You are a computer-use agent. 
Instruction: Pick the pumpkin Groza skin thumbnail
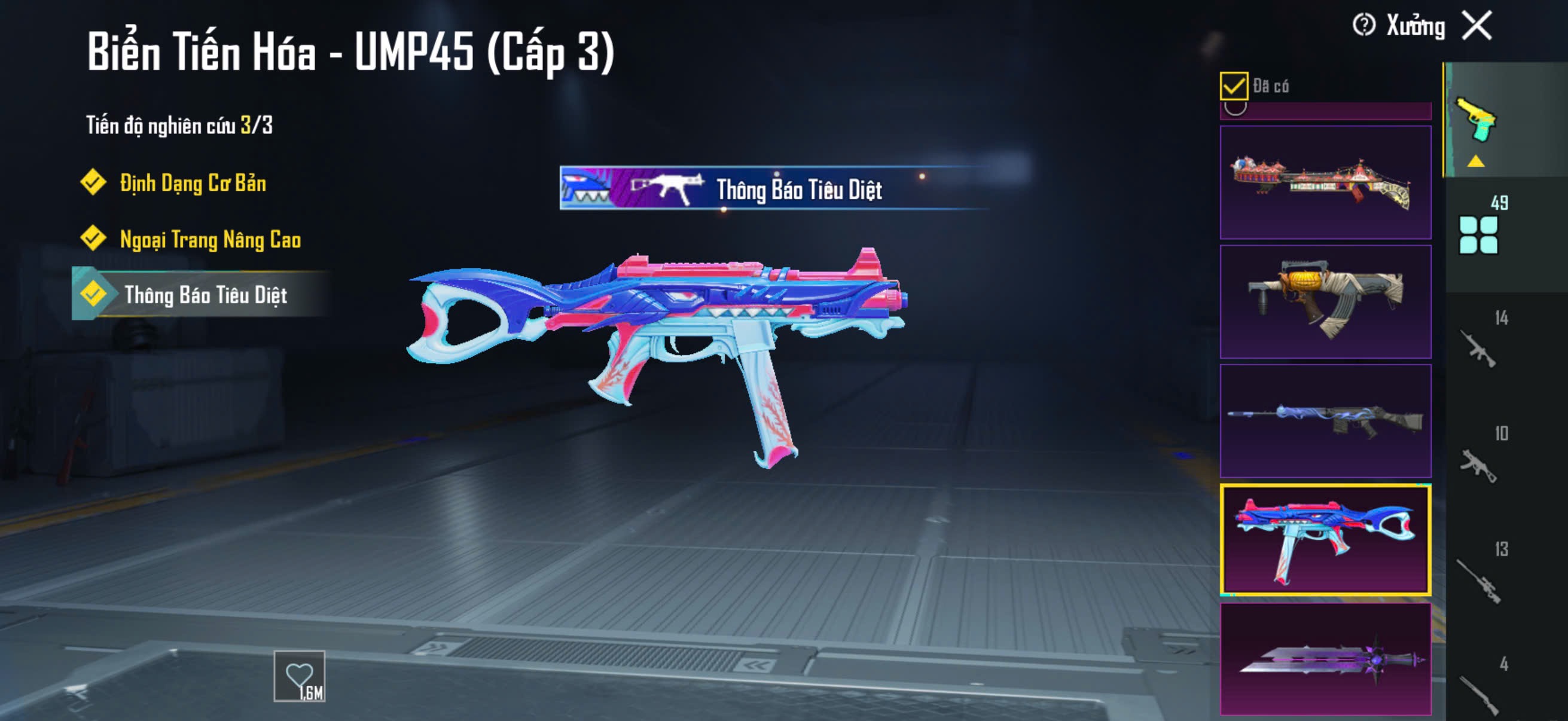(x=1325, y=302)
